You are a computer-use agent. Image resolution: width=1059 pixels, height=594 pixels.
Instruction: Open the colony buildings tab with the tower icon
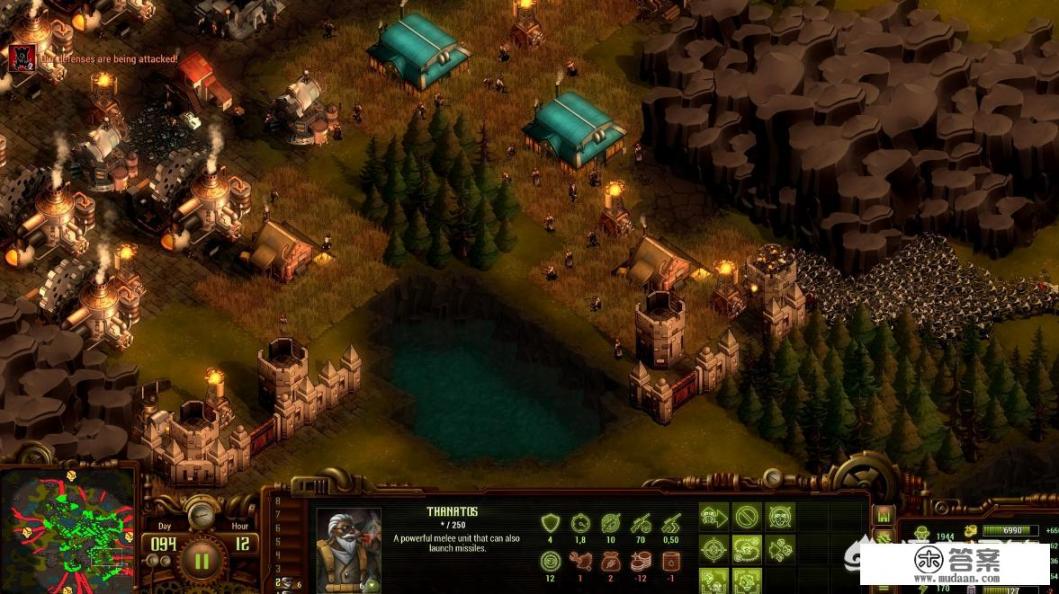tap(883, 516)
